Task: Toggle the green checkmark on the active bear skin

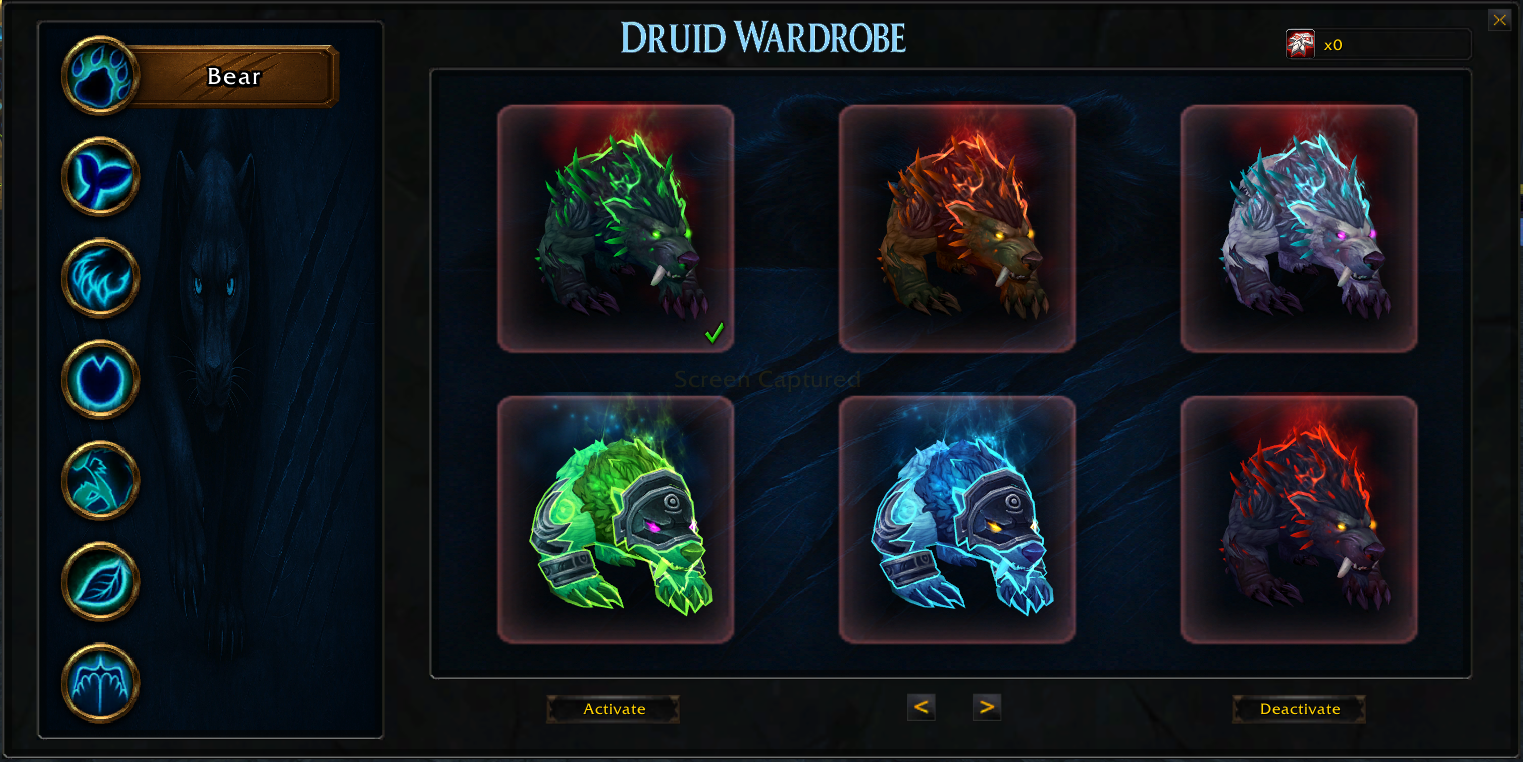Action: coord(713,334)
